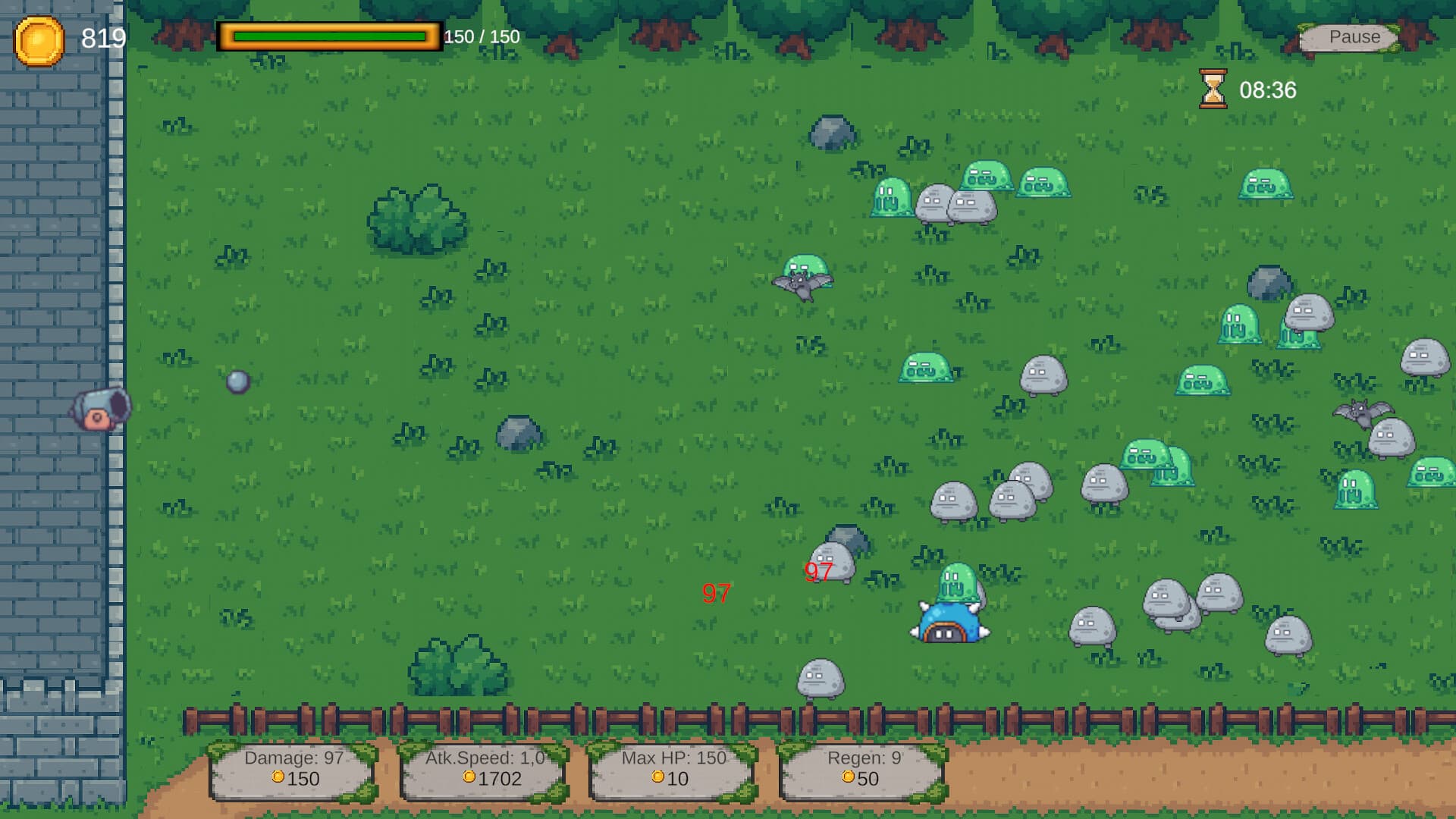
Task: Click the blue knight slime enemy
Action: pos(948,626)
